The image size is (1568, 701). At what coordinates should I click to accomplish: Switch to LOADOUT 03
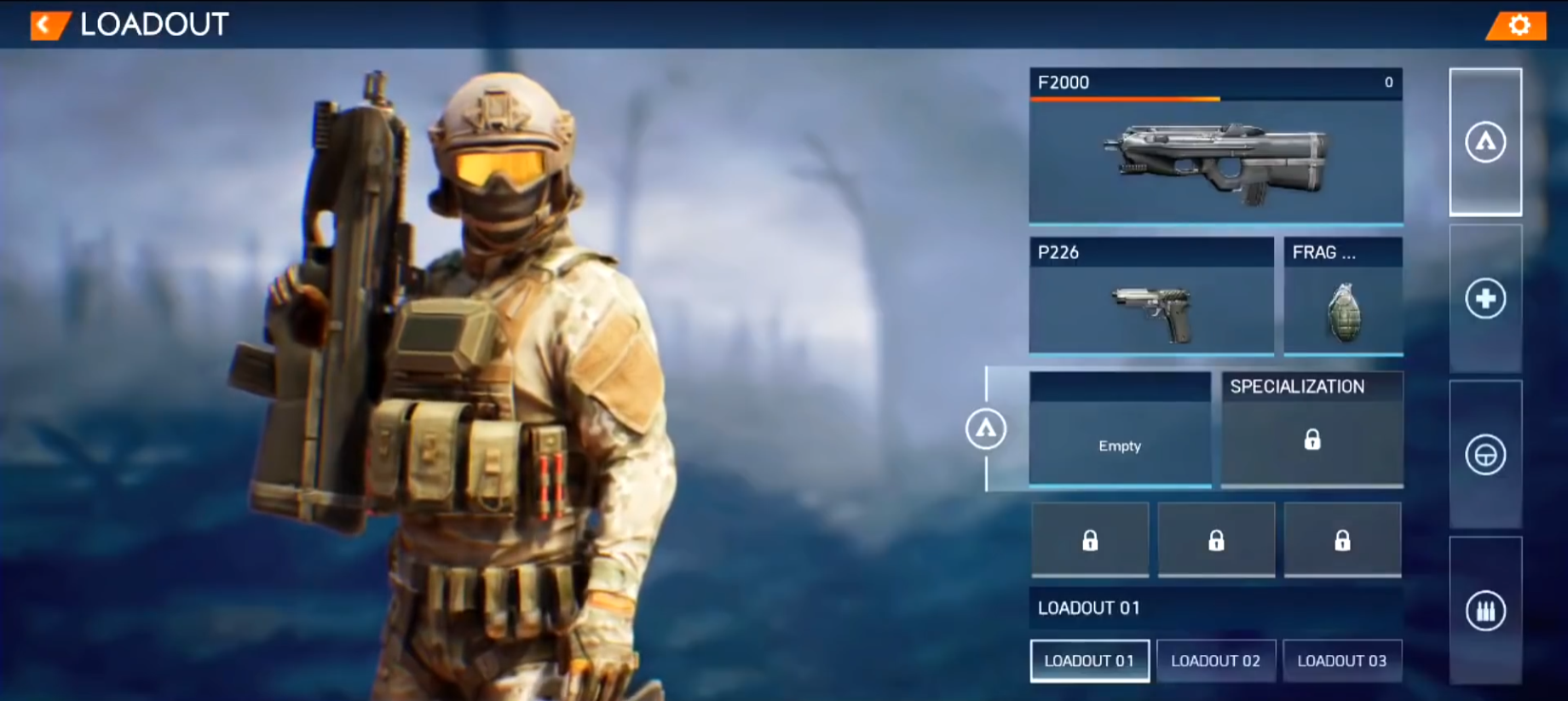tap(1343, 660)
